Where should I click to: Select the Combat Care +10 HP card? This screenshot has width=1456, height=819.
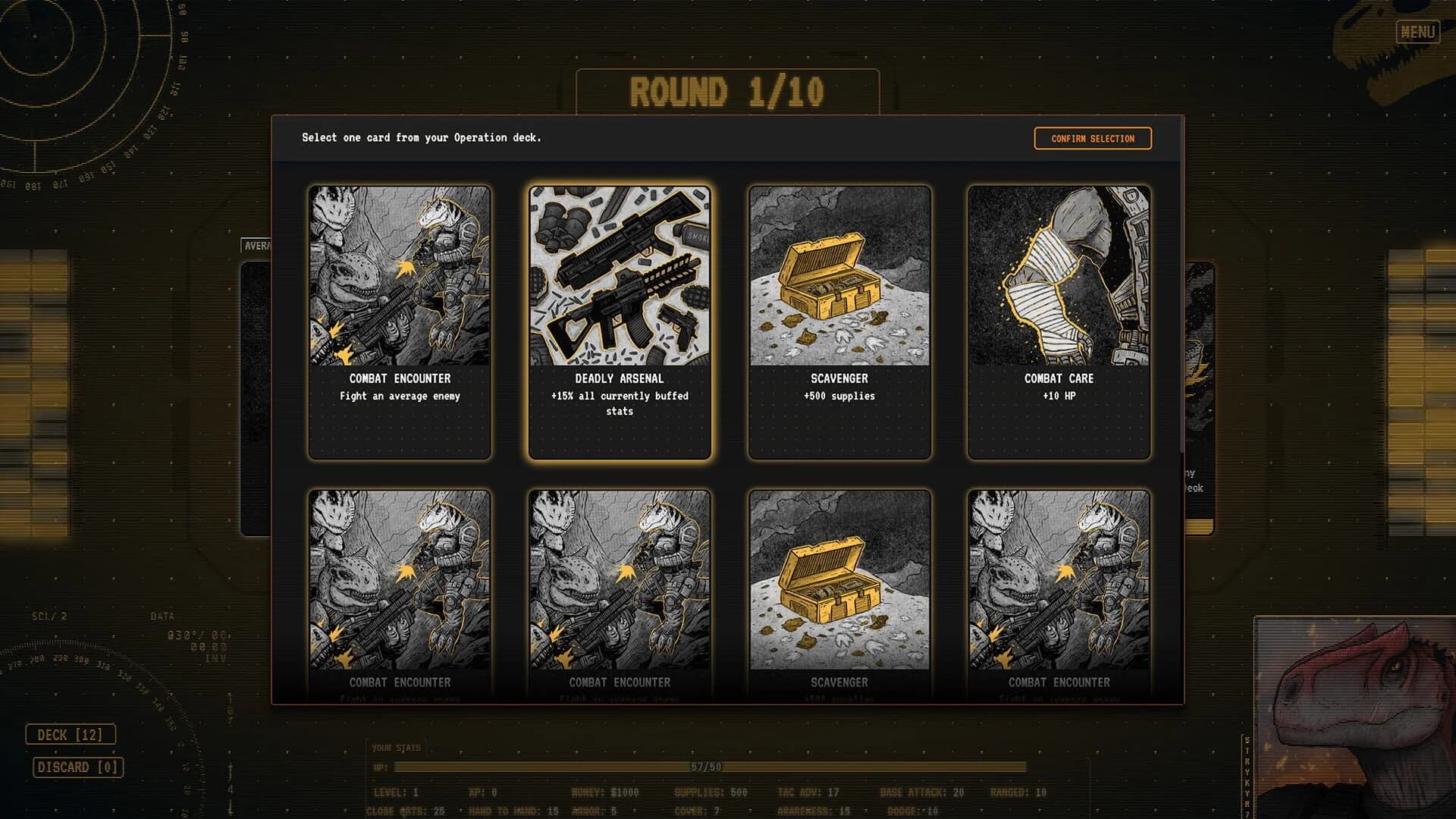click(x=1057, y=318)
